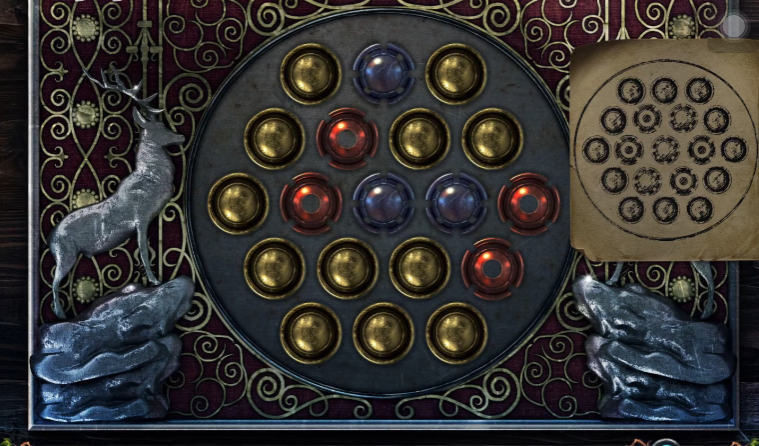Choose the lowest red button on the board
This screenshot has width=759, height=446.
pos(492,268)
